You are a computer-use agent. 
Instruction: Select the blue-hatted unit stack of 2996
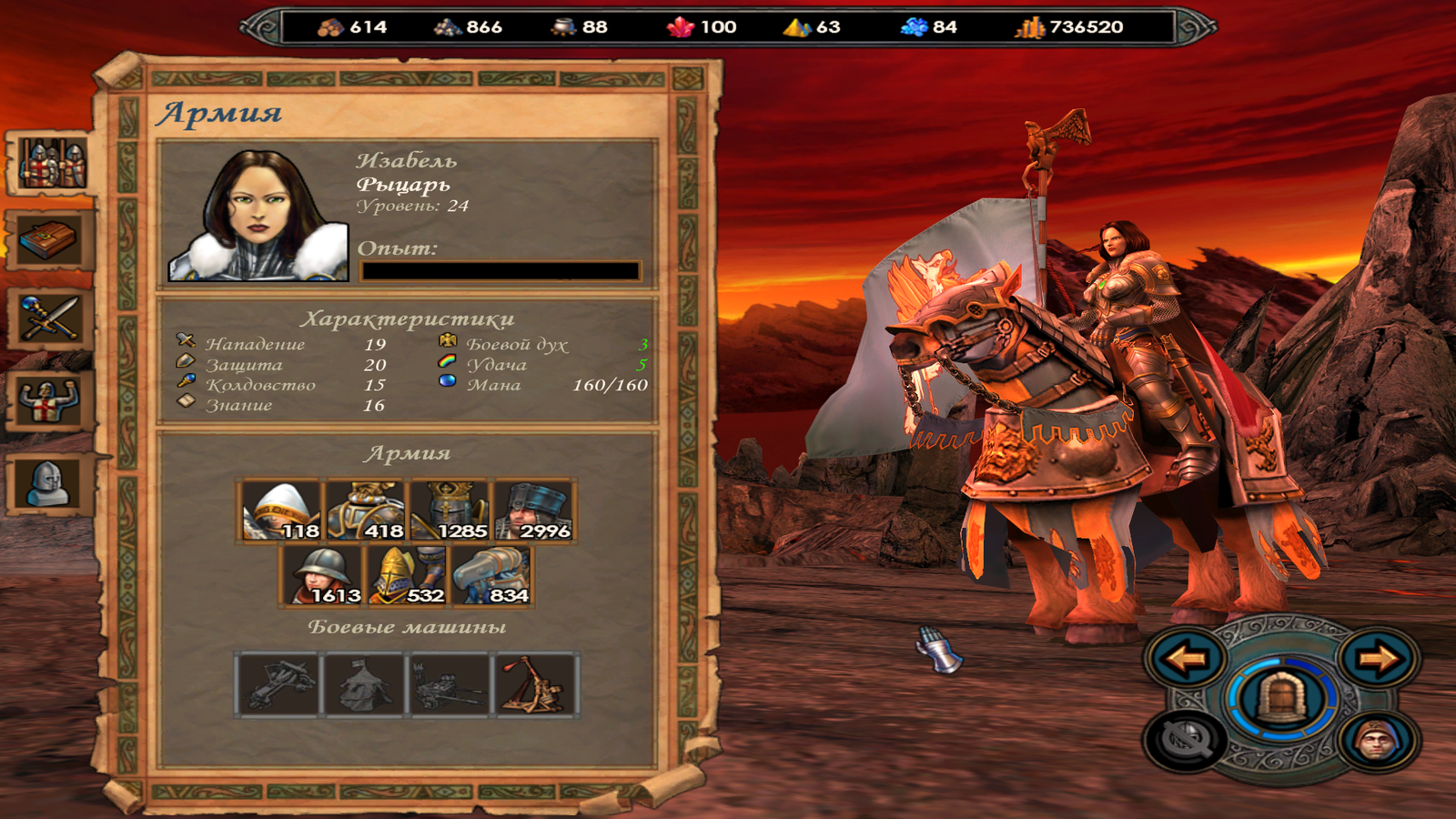(x=534, y=511)
